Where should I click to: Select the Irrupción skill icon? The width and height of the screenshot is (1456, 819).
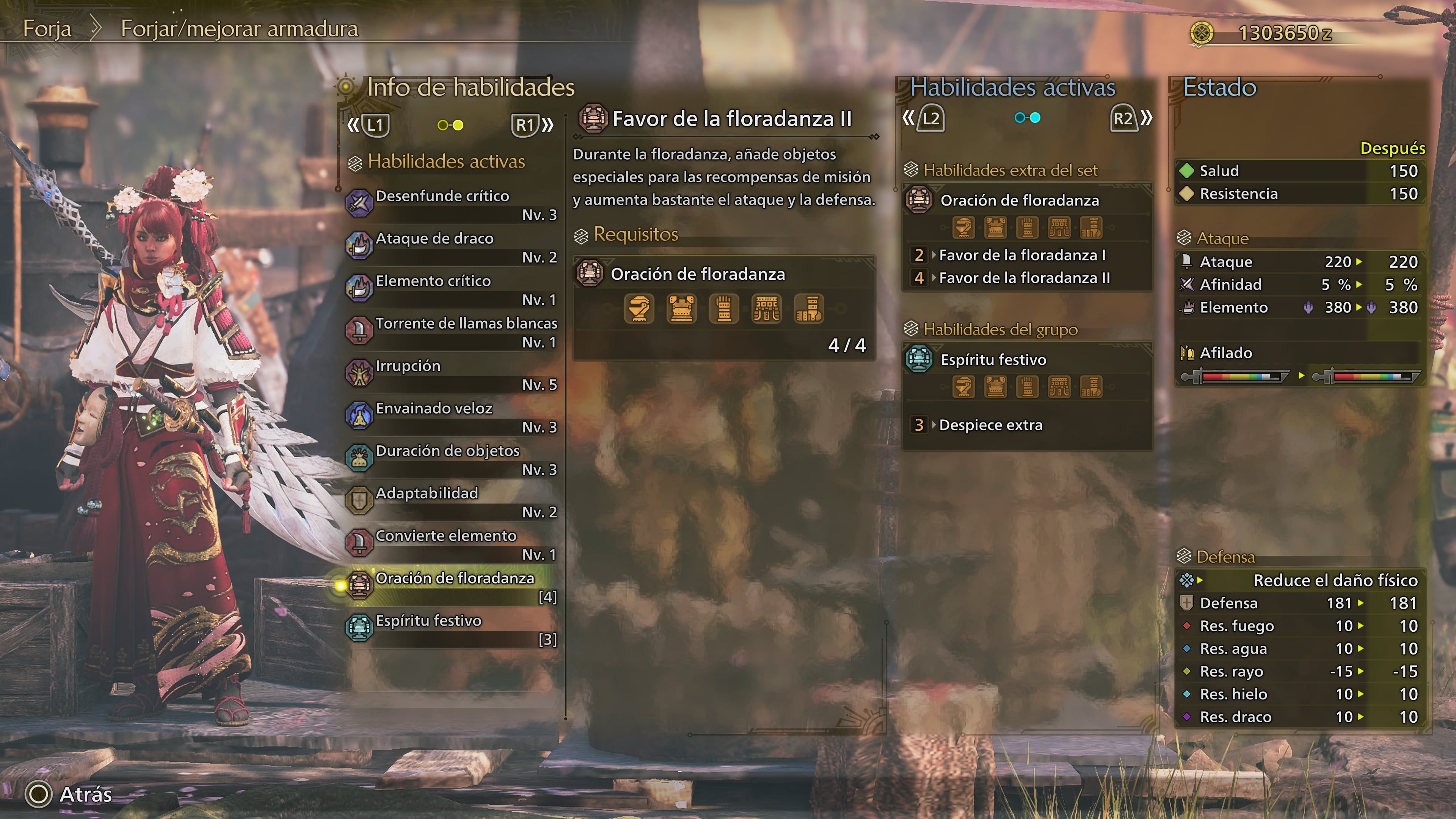click(x=359, y=373)
